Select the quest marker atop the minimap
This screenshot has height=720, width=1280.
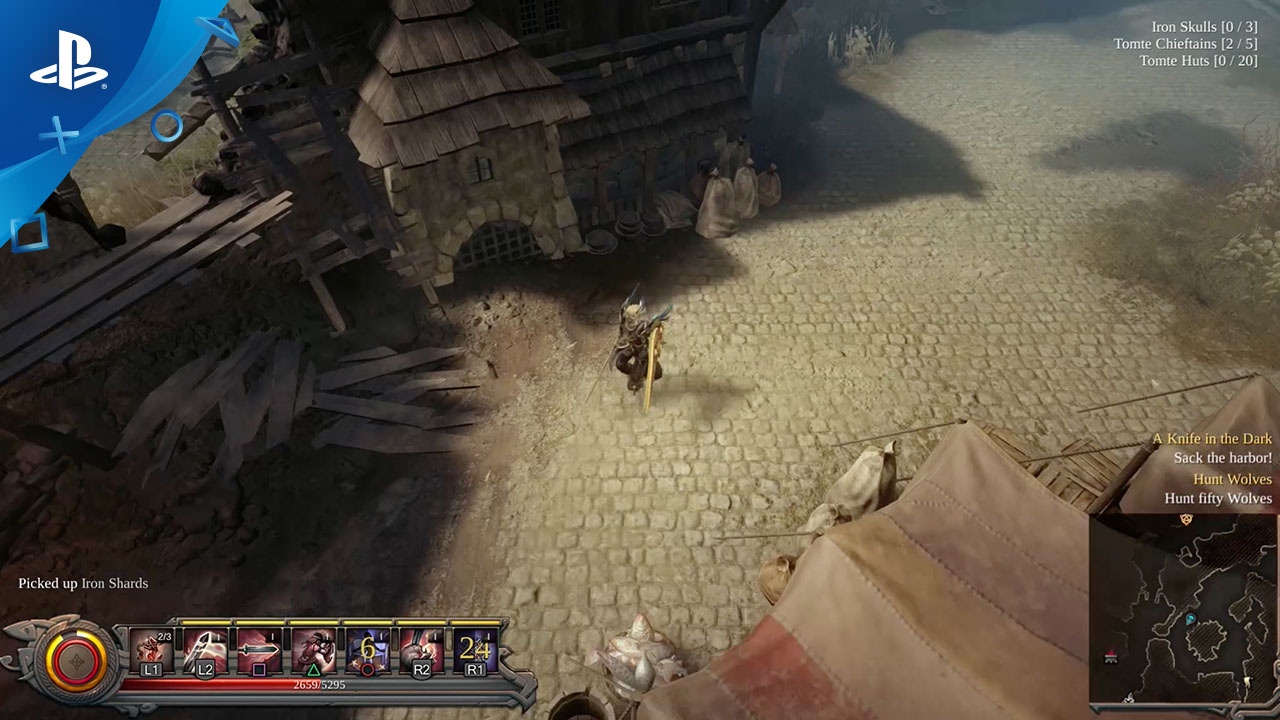click(1186, 519)
